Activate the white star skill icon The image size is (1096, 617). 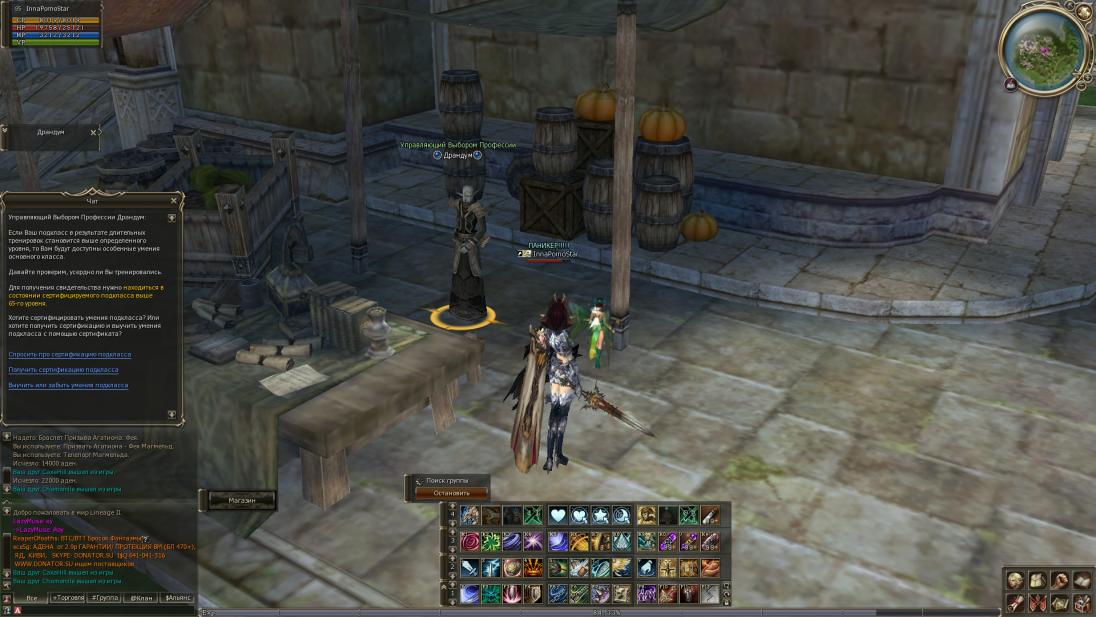[x=599, y=516]
